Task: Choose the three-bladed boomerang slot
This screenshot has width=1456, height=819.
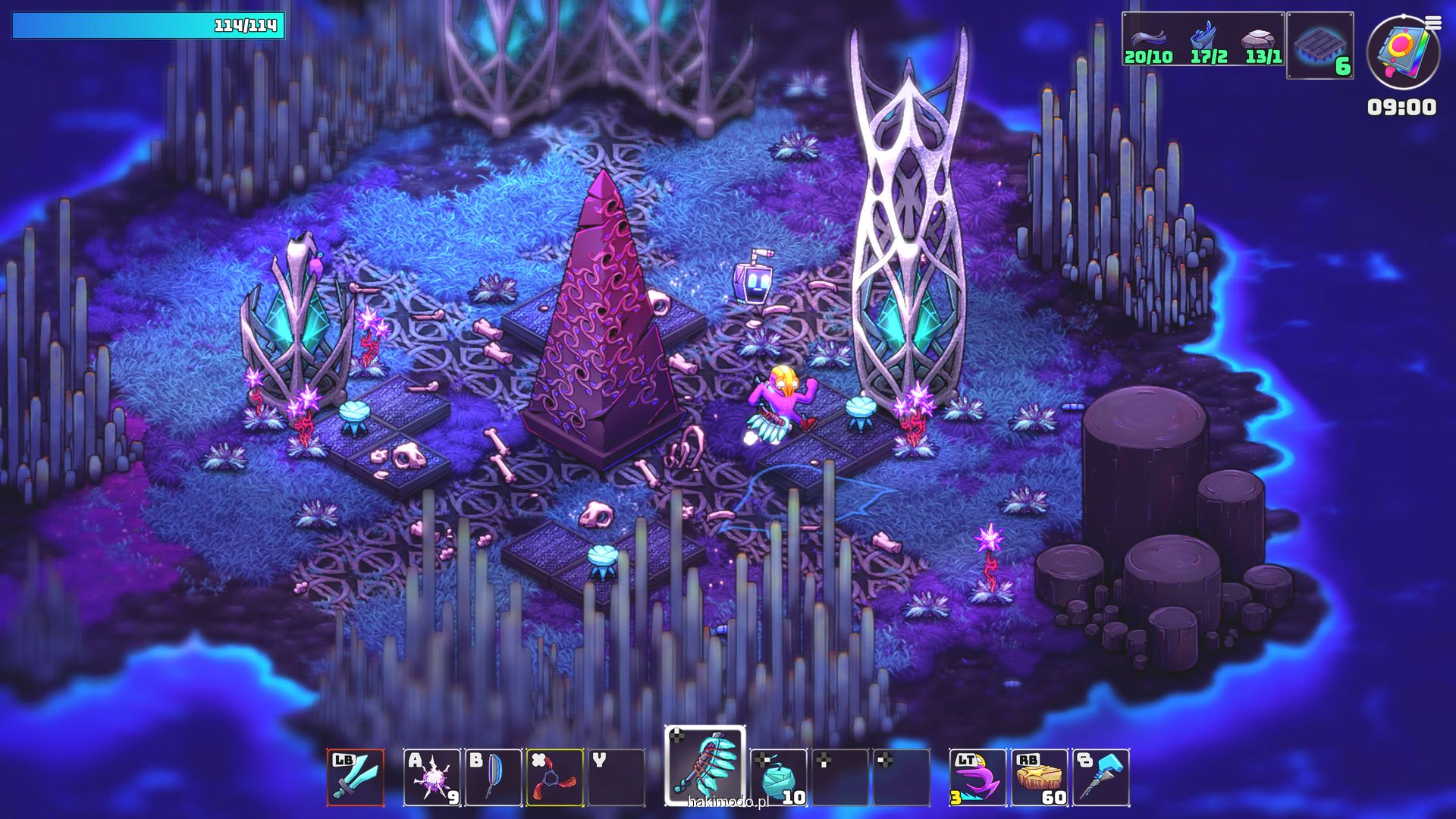Action: pyautogui.click(x=555, y=777)
